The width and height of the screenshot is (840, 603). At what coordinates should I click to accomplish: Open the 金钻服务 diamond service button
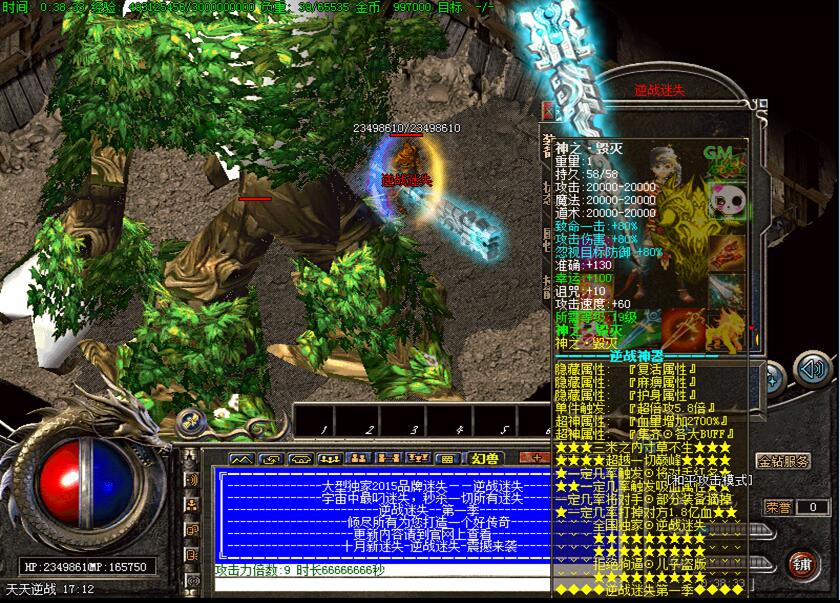point(784,462)
